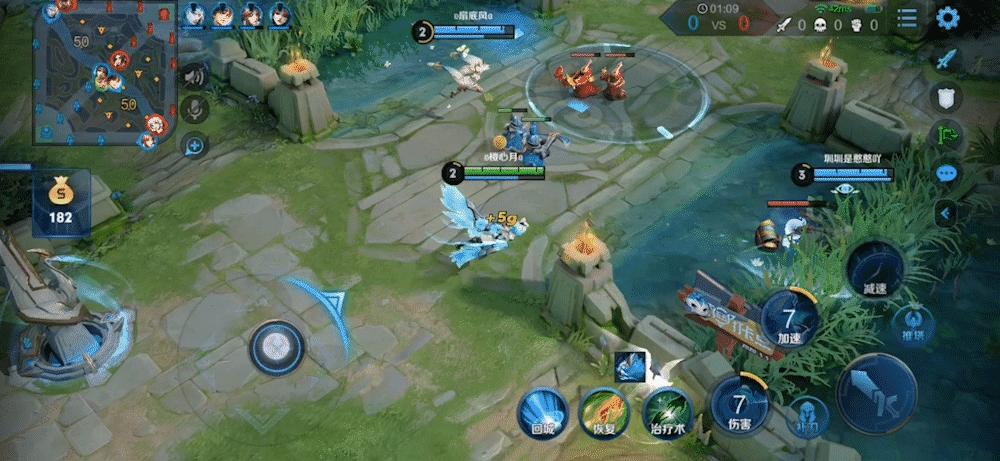Collapse the side panel with arrow

tap(946, 212)
